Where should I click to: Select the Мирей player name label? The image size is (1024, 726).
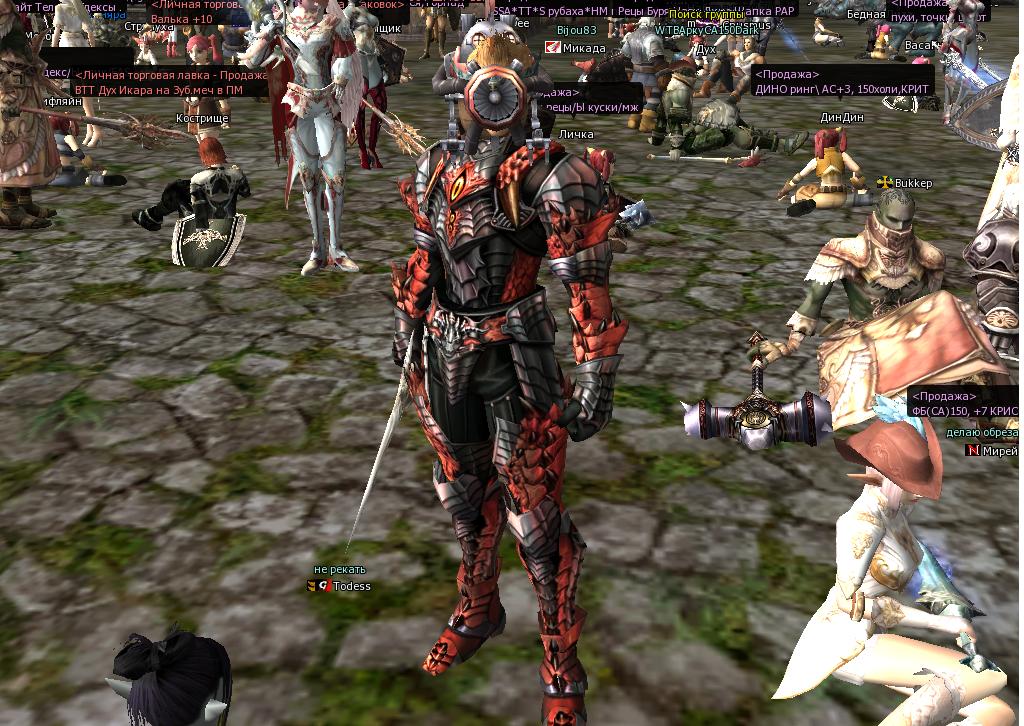(x=999, y=451)
